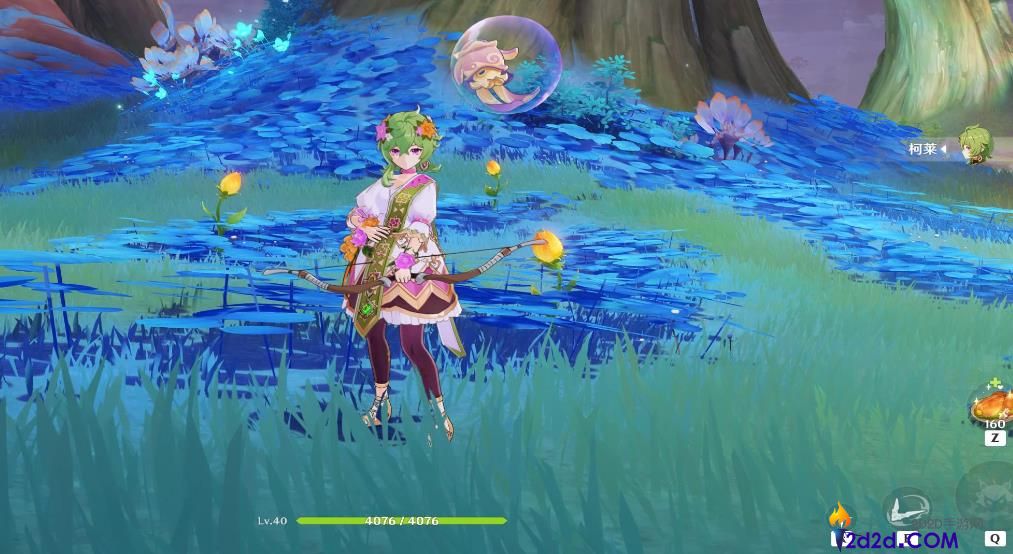Image resolution: width=1013 pixels, height=554 pixels.
Task: Click the flaming torch gadget icon
Action: 840,517
